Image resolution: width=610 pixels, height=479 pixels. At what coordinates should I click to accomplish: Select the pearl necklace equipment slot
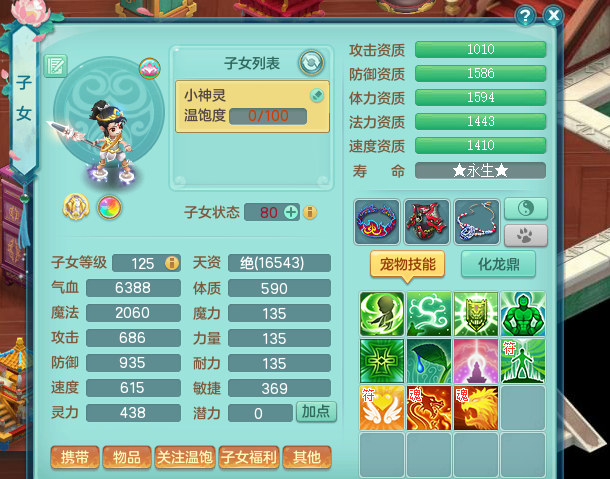click(476, 221)
